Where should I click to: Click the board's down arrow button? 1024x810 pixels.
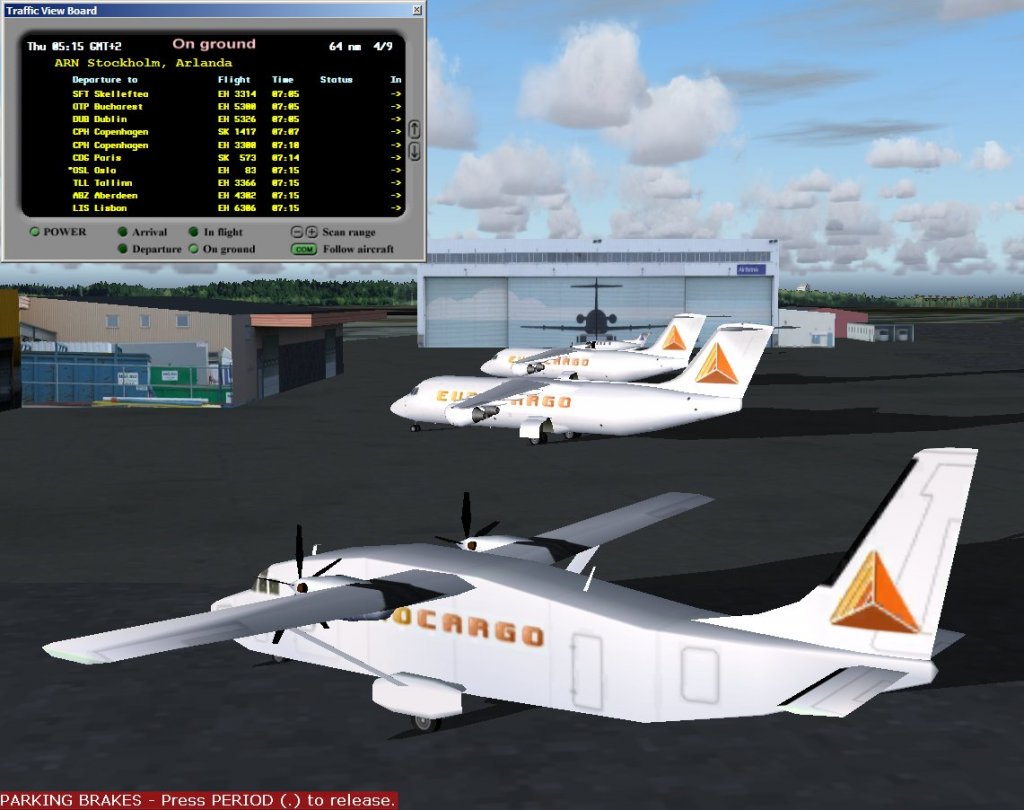coord(414,152)
